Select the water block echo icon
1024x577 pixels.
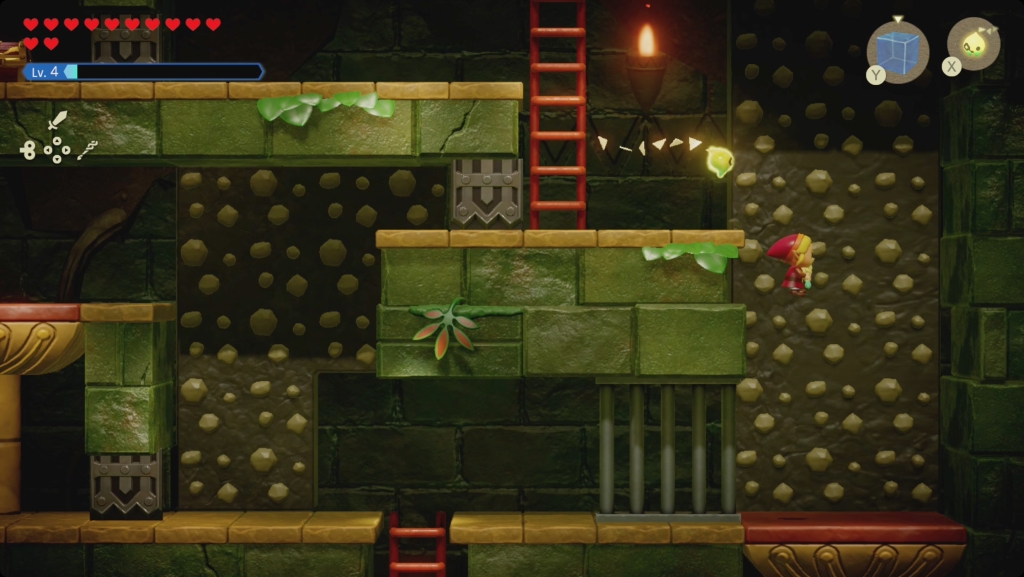pyautogui.click(x=898, y=50)
